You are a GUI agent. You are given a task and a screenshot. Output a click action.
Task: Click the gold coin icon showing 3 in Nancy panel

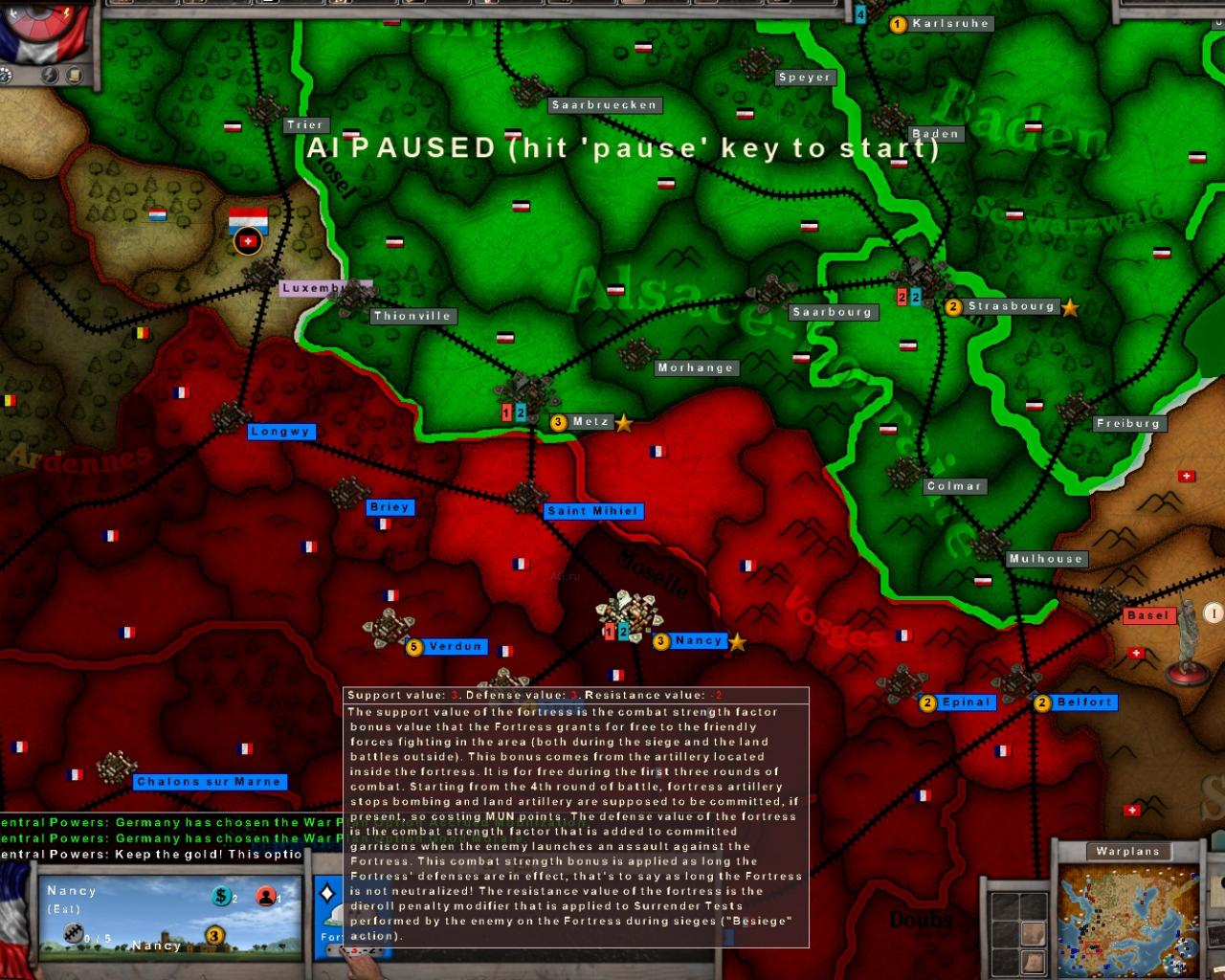coord(212,934)
